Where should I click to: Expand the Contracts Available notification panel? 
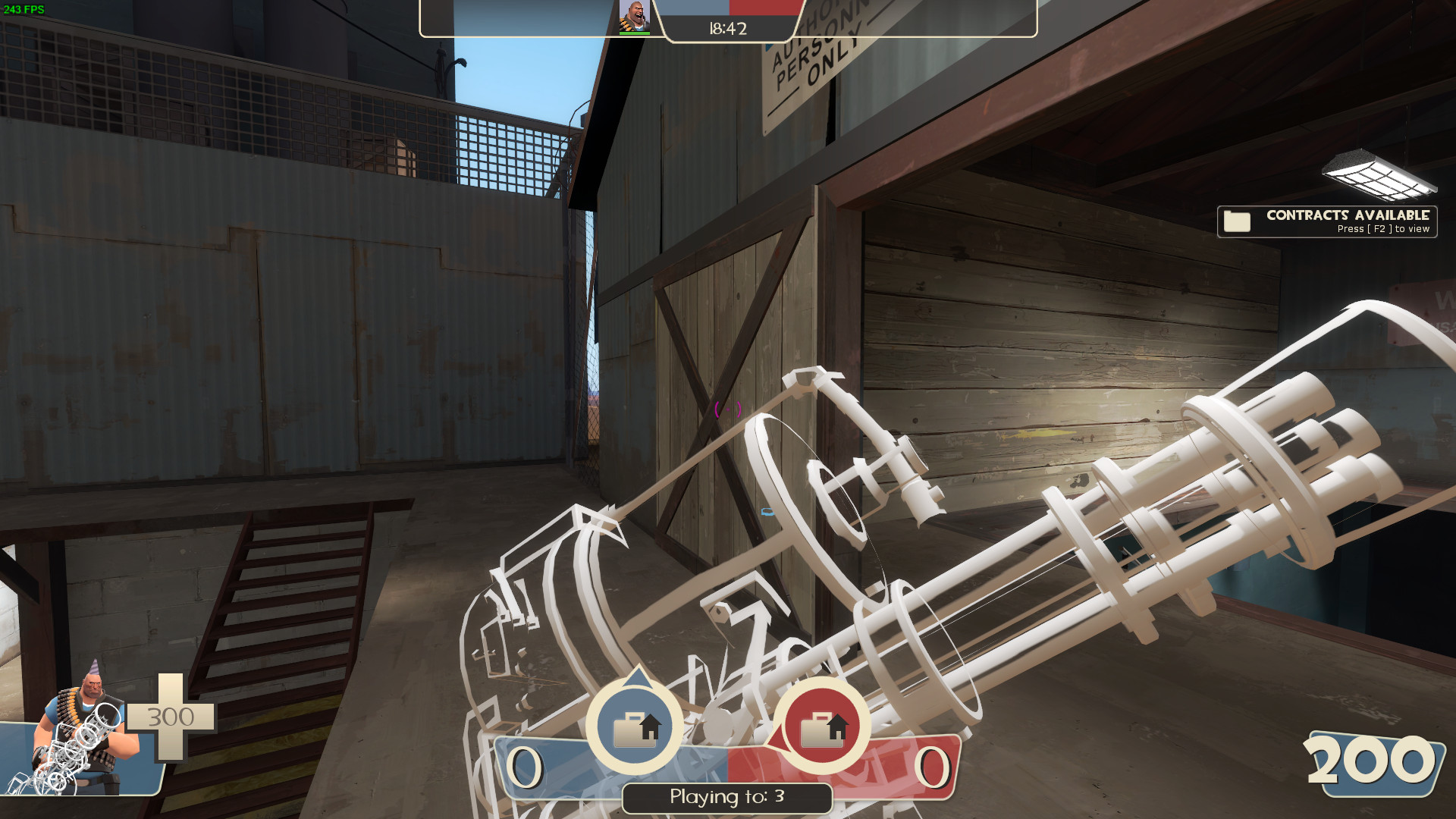pos(1327,221)
